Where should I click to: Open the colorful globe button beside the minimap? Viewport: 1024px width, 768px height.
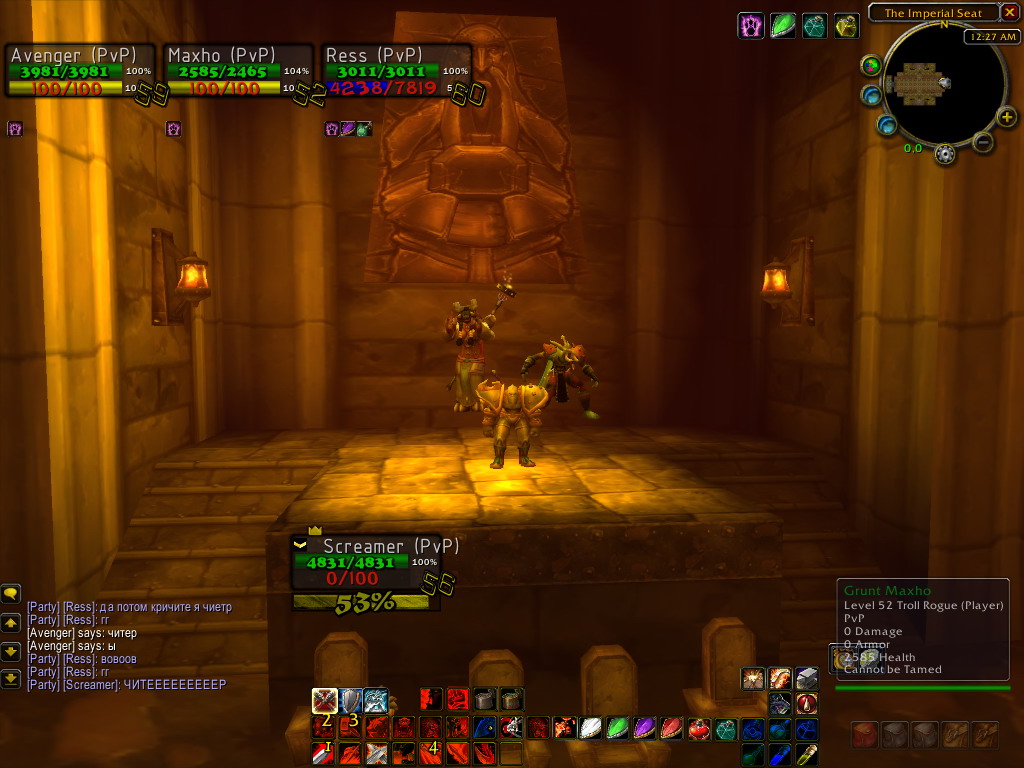(x=871, y=66)
